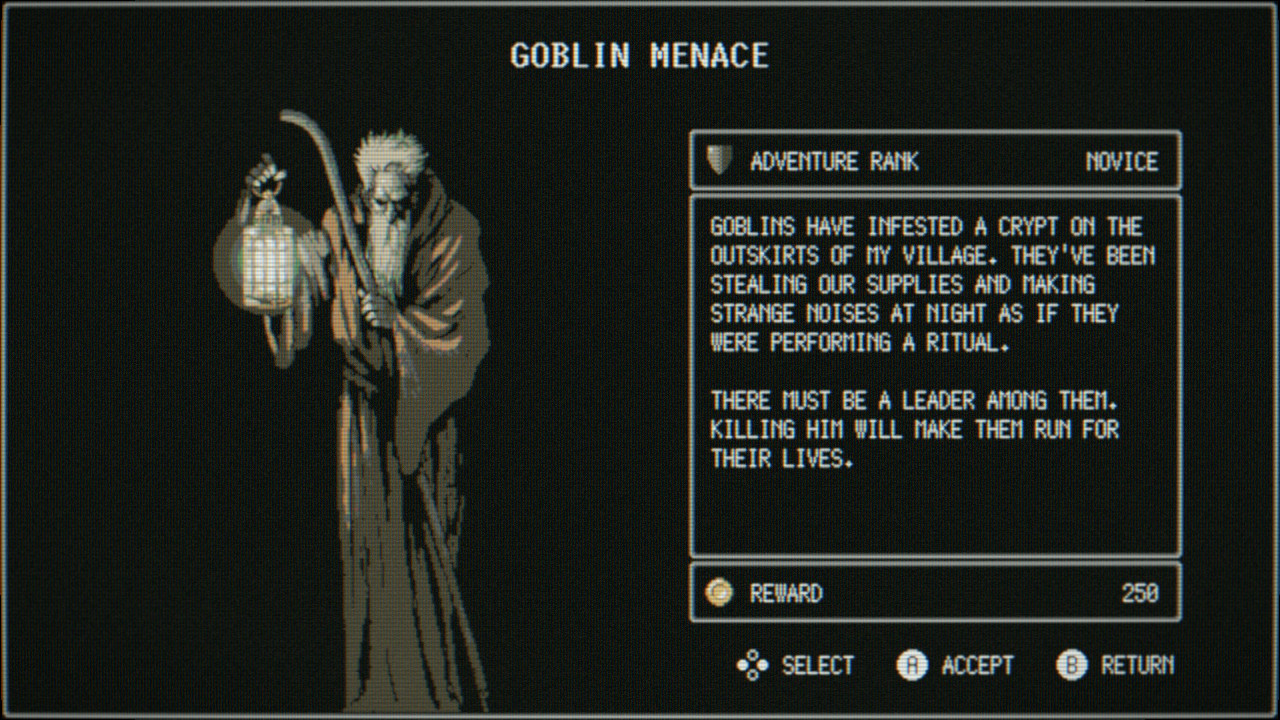Viewport: 1280px width, 720px height.
Task: Click the GOBLIN MENACE title
Action: coord(639,56)
